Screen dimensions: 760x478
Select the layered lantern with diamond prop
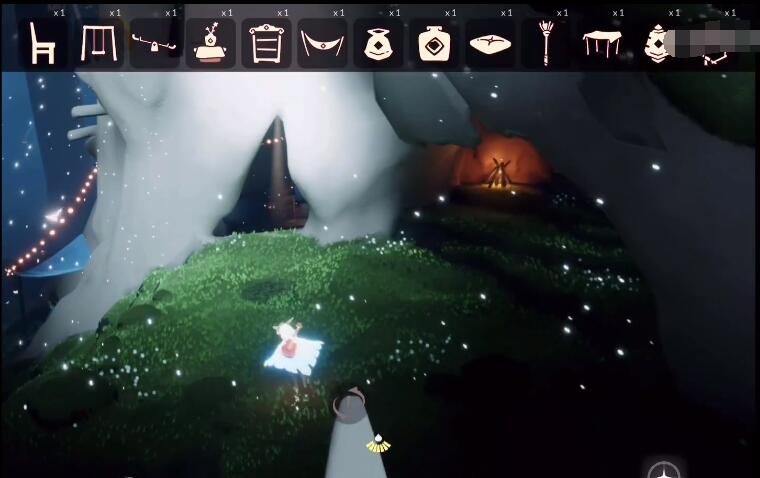(x=657, y=45)
